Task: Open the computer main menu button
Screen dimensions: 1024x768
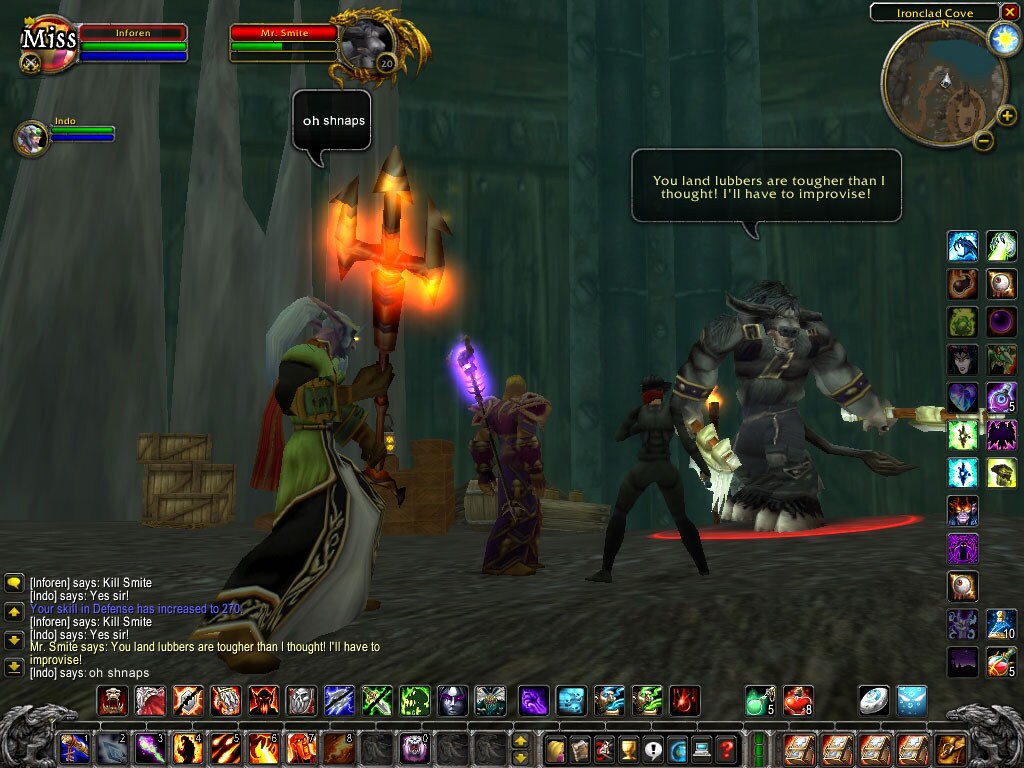Action: click(702, 748)
